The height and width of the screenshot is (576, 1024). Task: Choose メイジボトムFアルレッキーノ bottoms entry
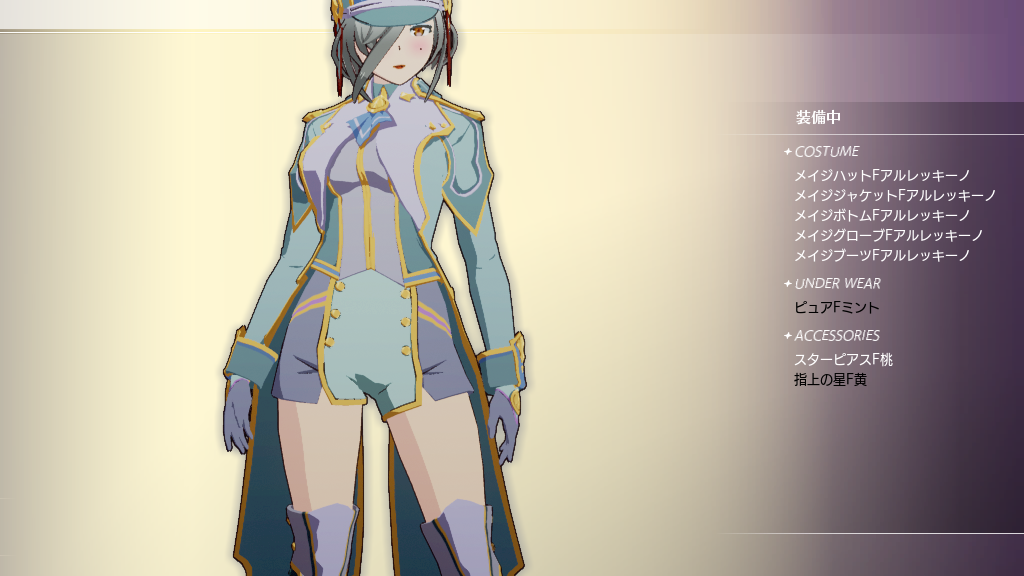coord(882,215)
